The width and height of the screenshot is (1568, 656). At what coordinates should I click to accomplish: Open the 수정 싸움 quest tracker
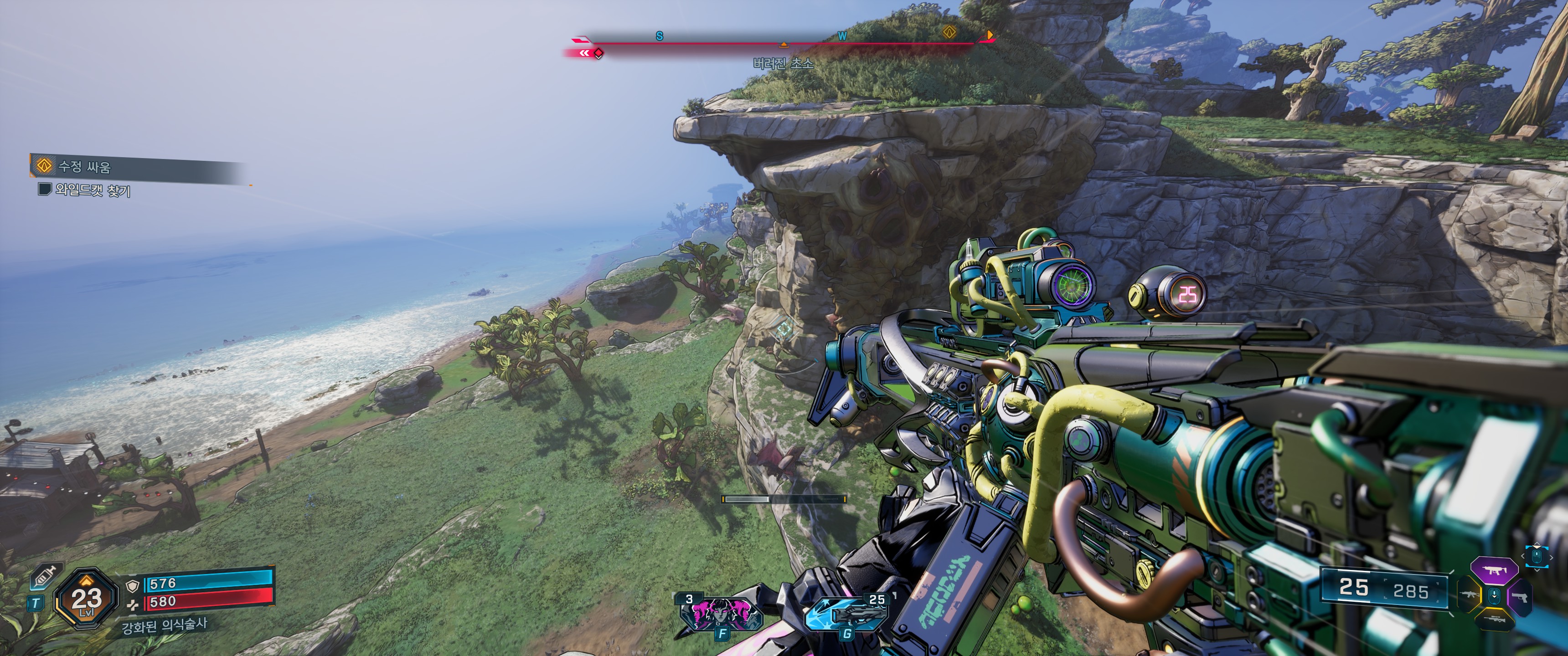pos(83,165)
